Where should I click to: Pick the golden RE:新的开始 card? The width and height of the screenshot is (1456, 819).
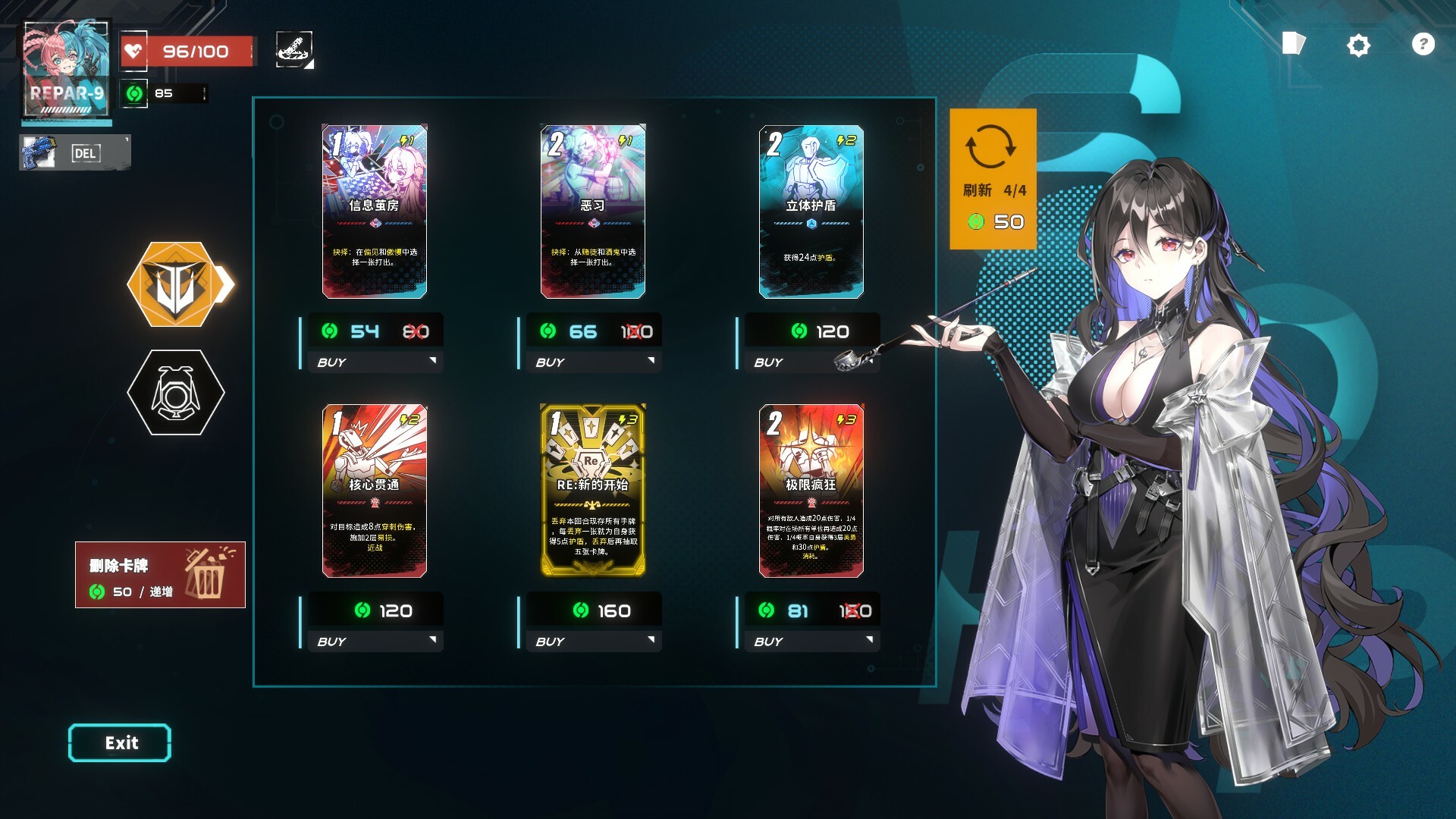(593, 490)
